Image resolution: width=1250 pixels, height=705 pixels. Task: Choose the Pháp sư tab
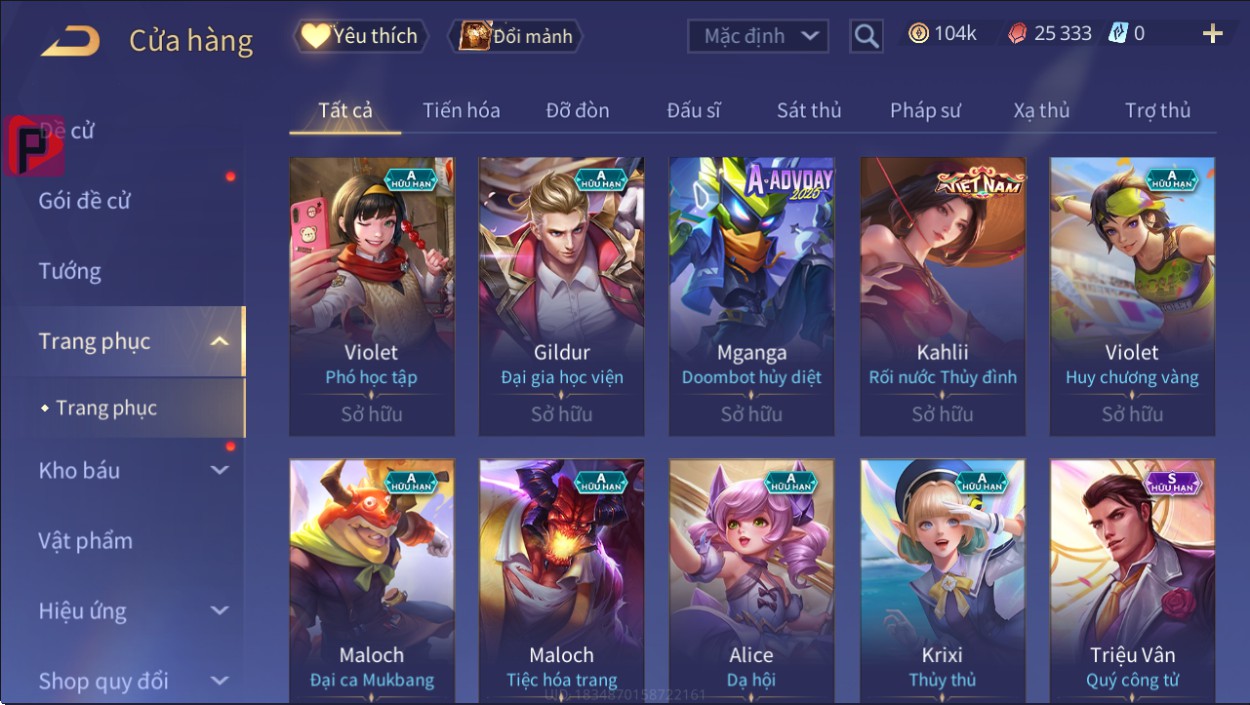coord(925,111)
